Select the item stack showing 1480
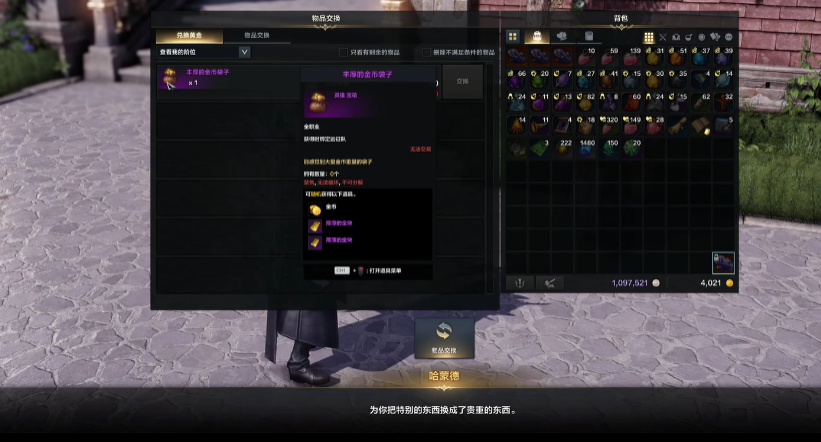The height and width of the screenshot is (442, 821). pyautogui.click(x=586, y=149)
